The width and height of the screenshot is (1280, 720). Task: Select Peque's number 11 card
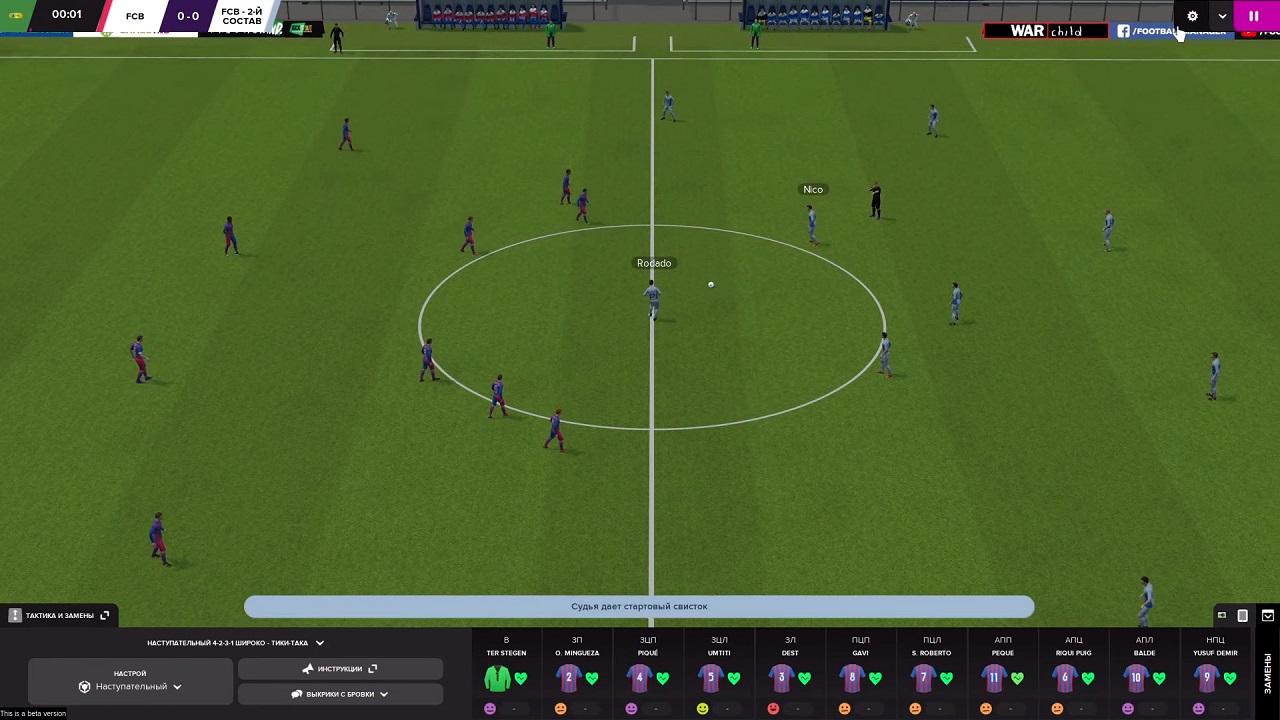(x=994, y=678)
